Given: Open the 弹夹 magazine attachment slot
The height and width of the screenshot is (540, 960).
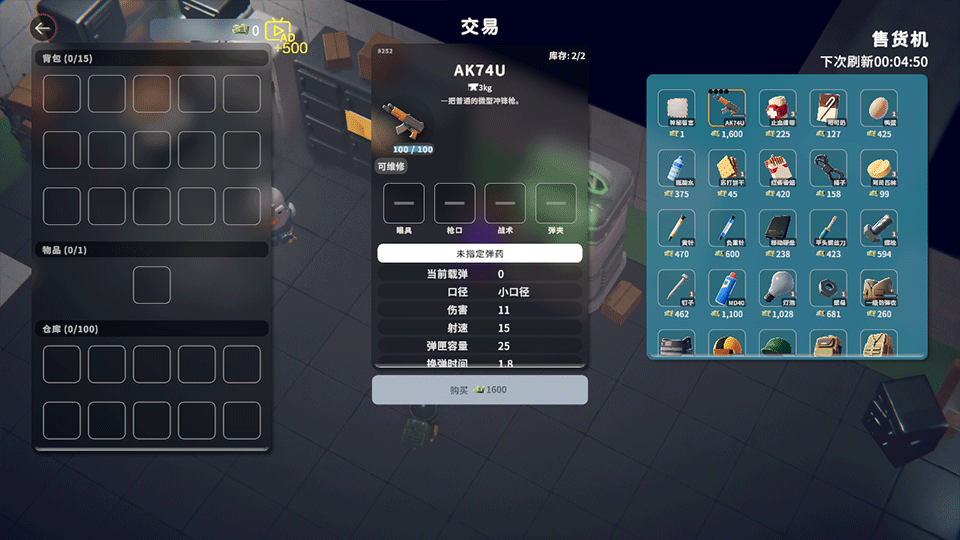Looking at the screenshot, I should [x=556, y=203].
